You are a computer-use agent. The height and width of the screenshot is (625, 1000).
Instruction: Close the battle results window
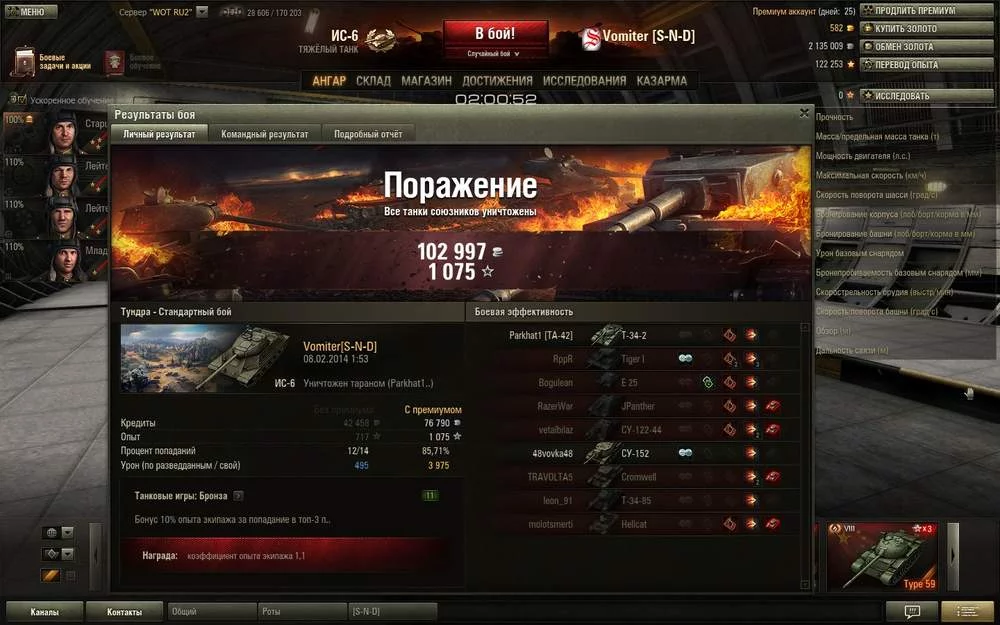804,114
